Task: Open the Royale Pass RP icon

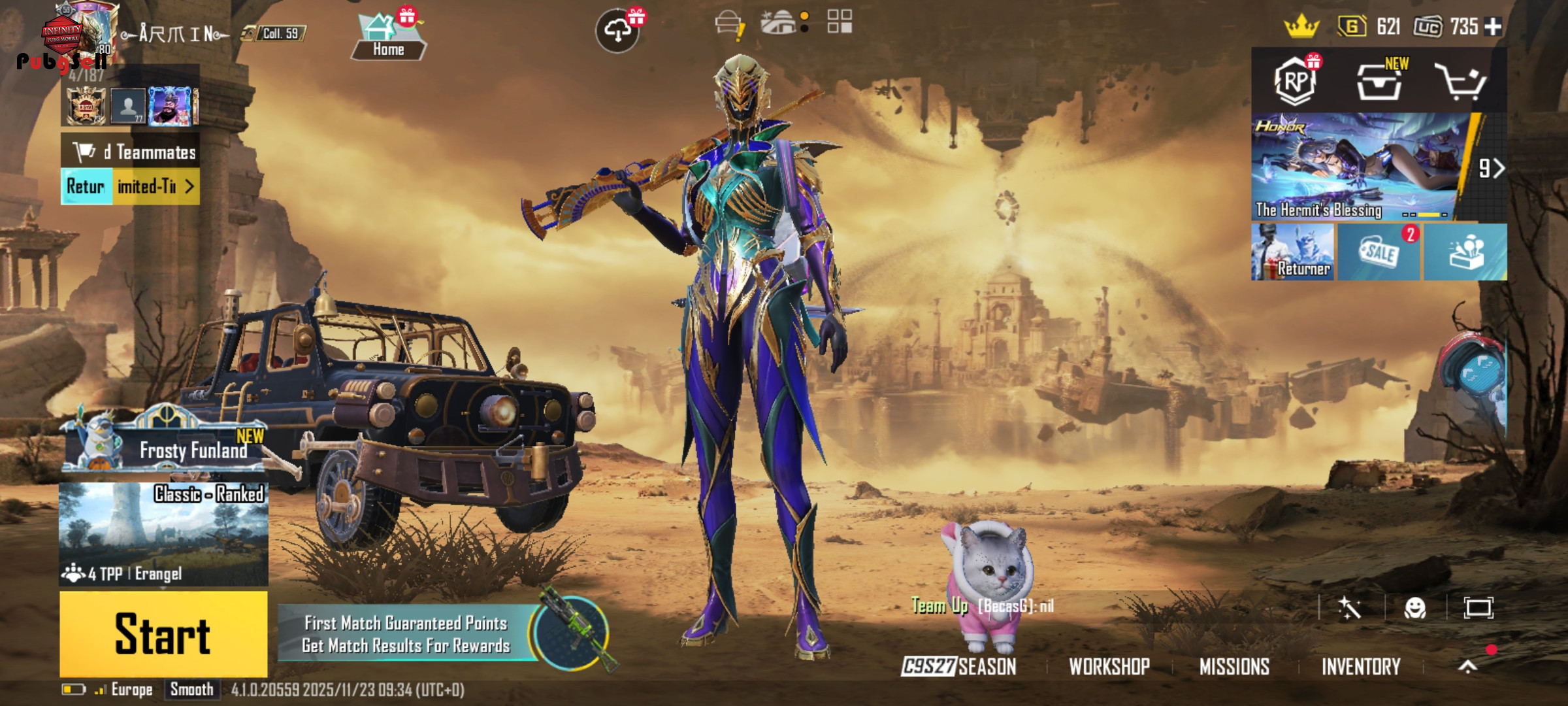Action: 1296,81
